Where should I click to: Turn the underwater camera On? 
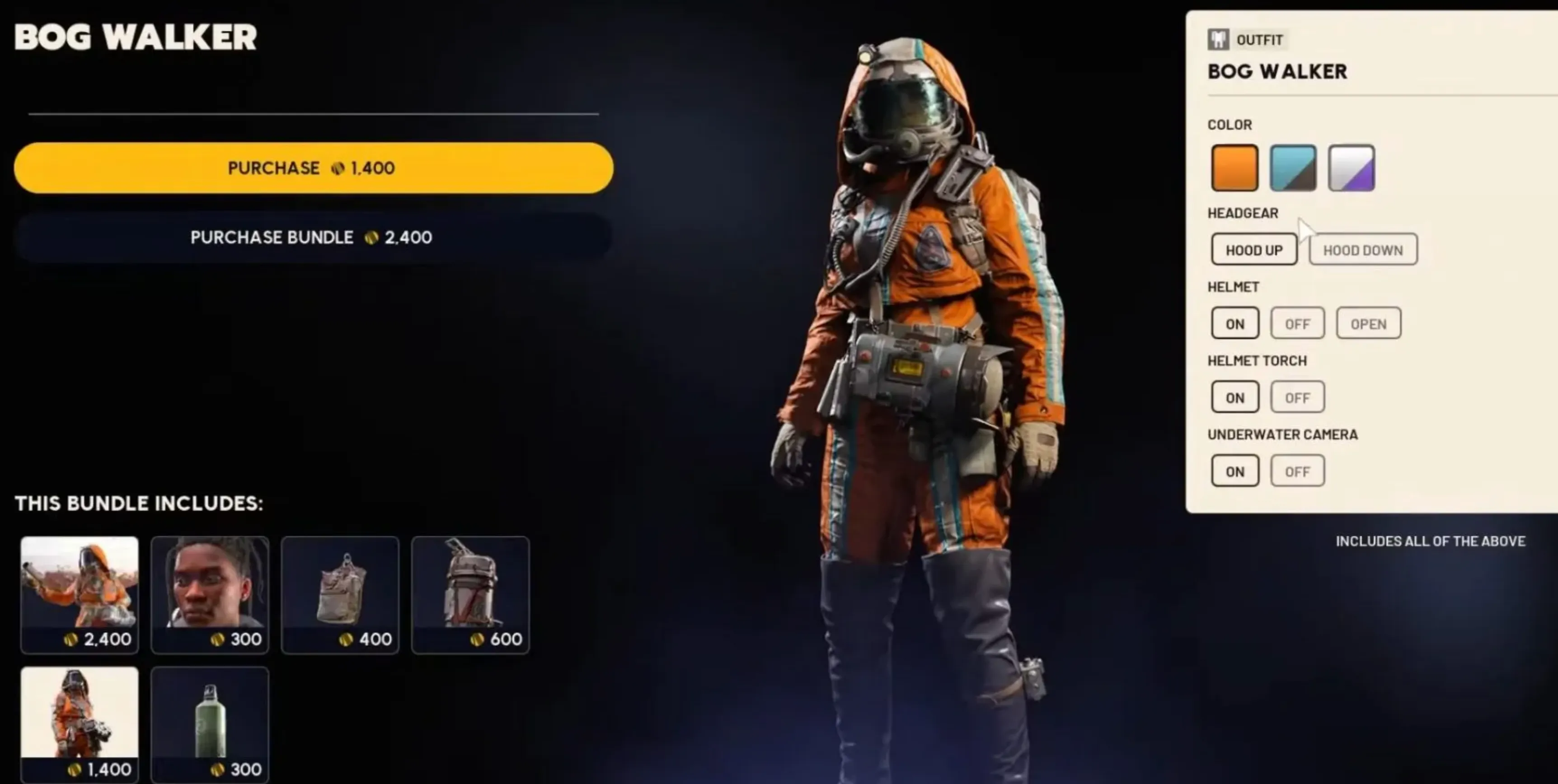click(1234, 471)
